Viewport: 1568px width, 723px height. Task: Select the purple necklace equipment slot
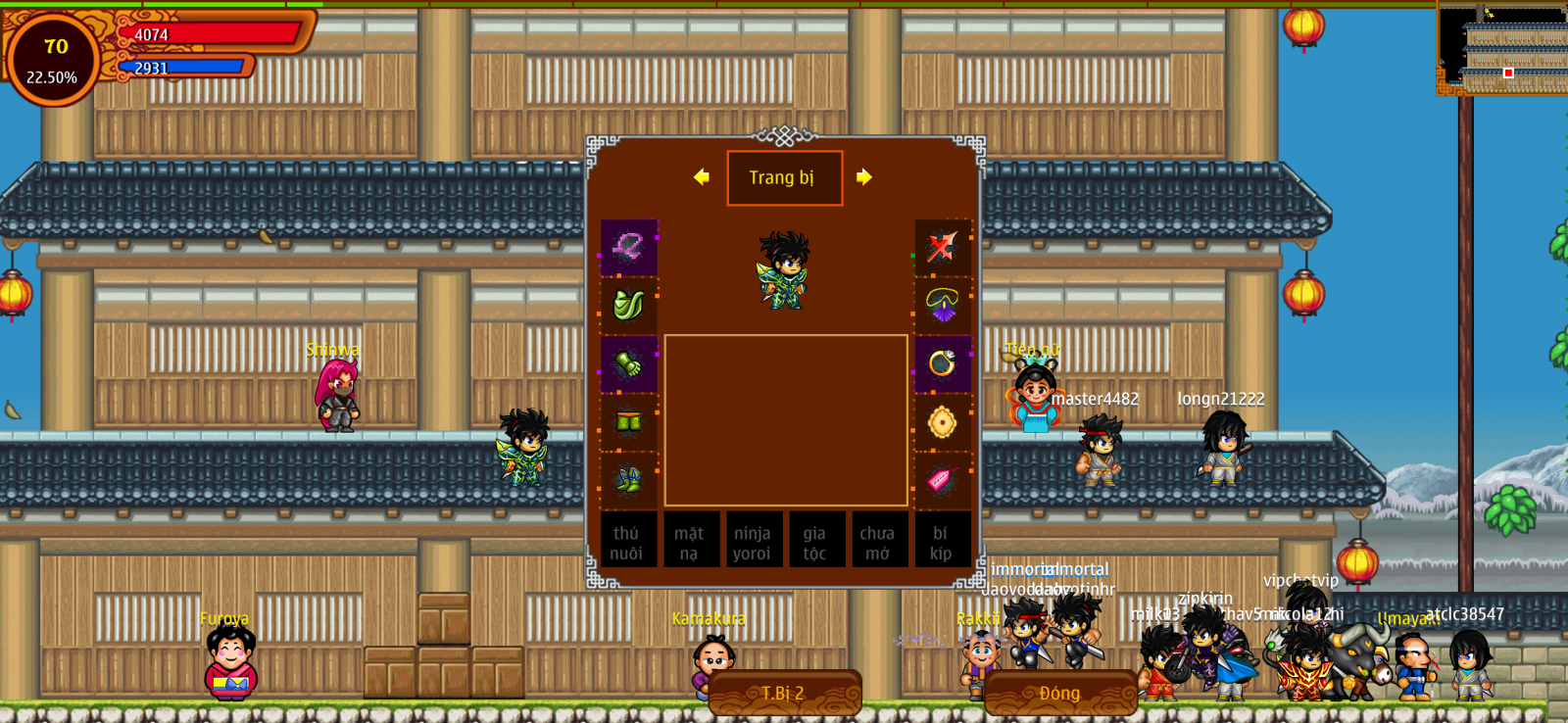[942, 306]
